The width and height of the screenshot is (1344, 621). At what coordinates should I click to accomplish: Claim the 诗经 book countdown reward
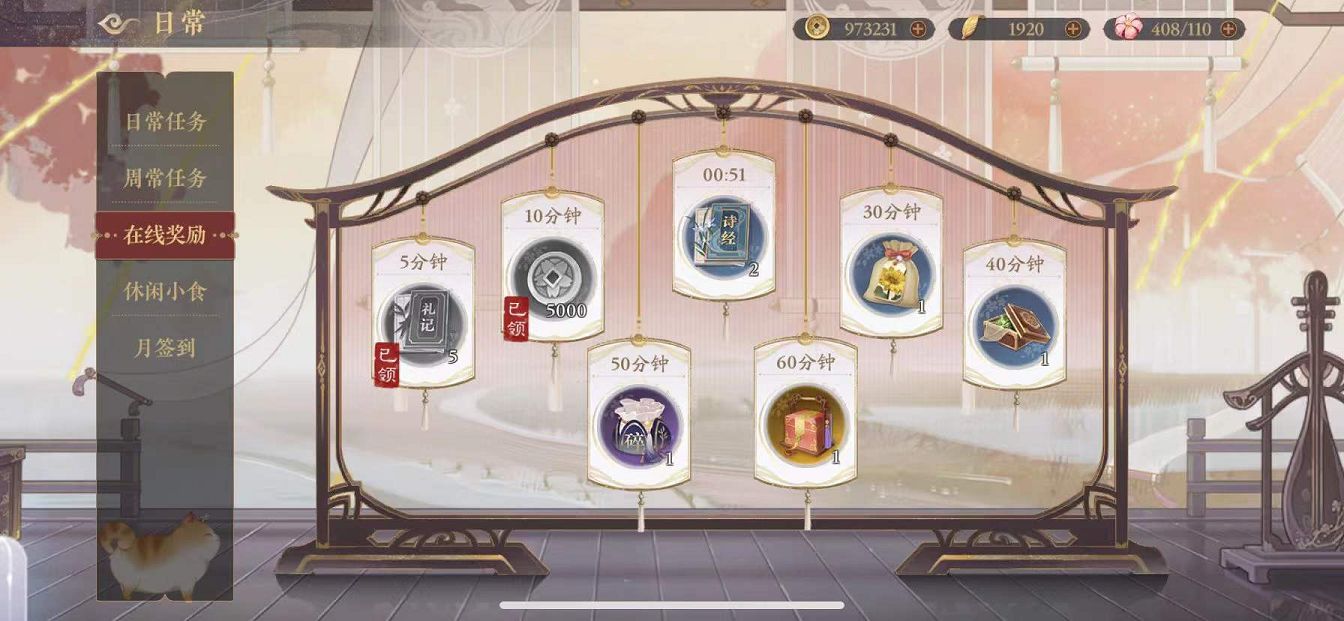click(x=724, y=237)
